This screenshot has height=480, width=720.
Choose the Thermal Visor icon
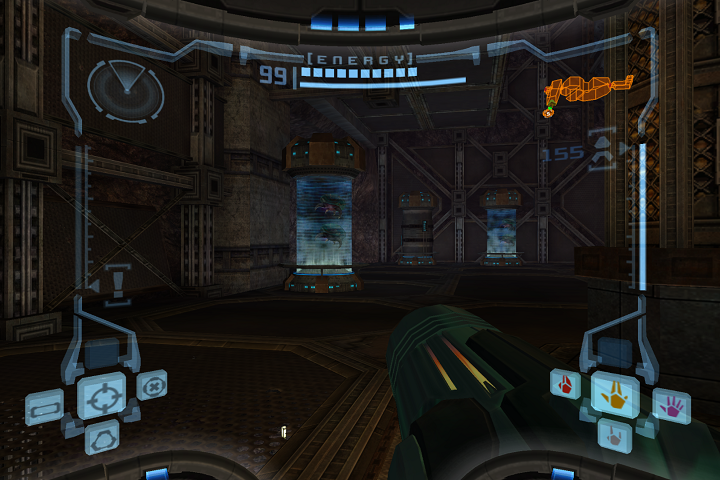pyautogui.click(x=102, y=437)
